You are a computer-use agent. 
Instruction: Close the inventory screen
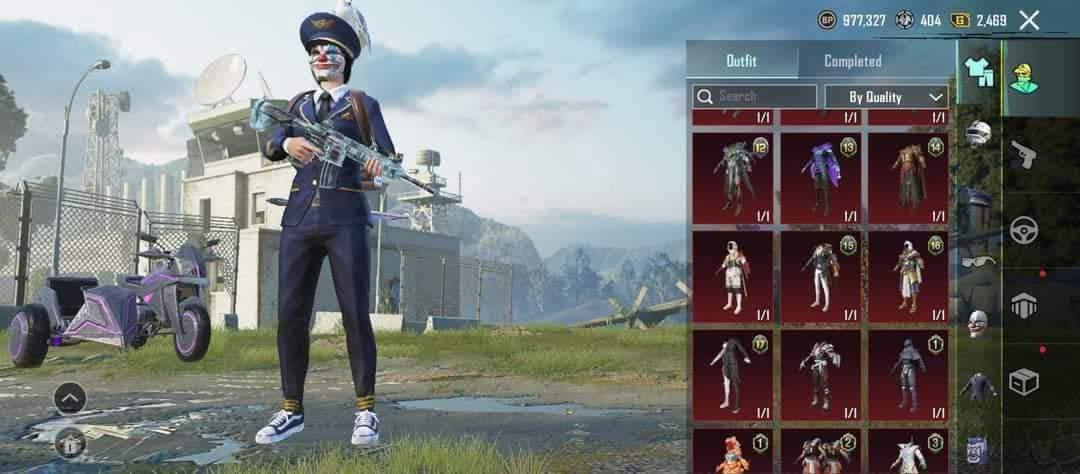pos(1029,20)
